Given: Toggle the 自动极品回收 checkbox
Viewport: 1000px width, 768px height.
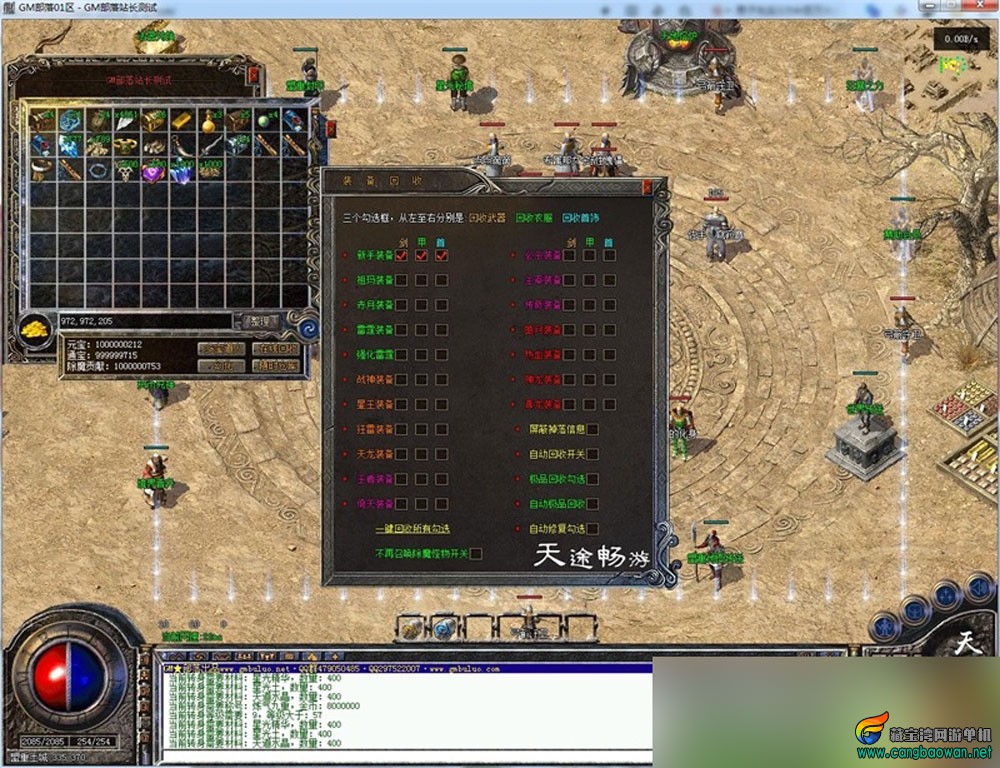Looking at the screenshot, I should (593, 504).
